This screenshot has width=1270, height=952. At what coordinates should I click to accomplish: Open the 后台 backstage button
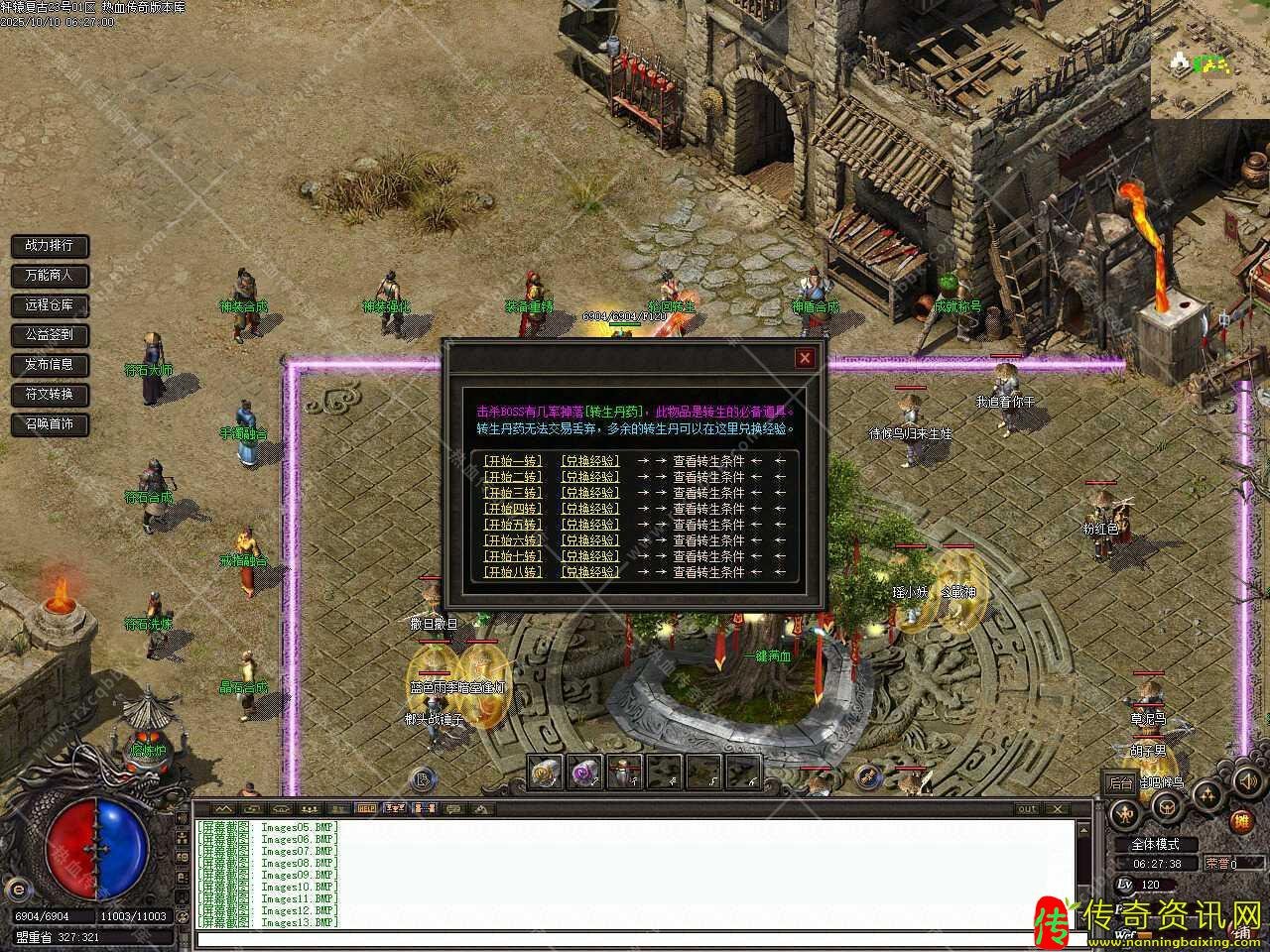(x=1120, y=782)
